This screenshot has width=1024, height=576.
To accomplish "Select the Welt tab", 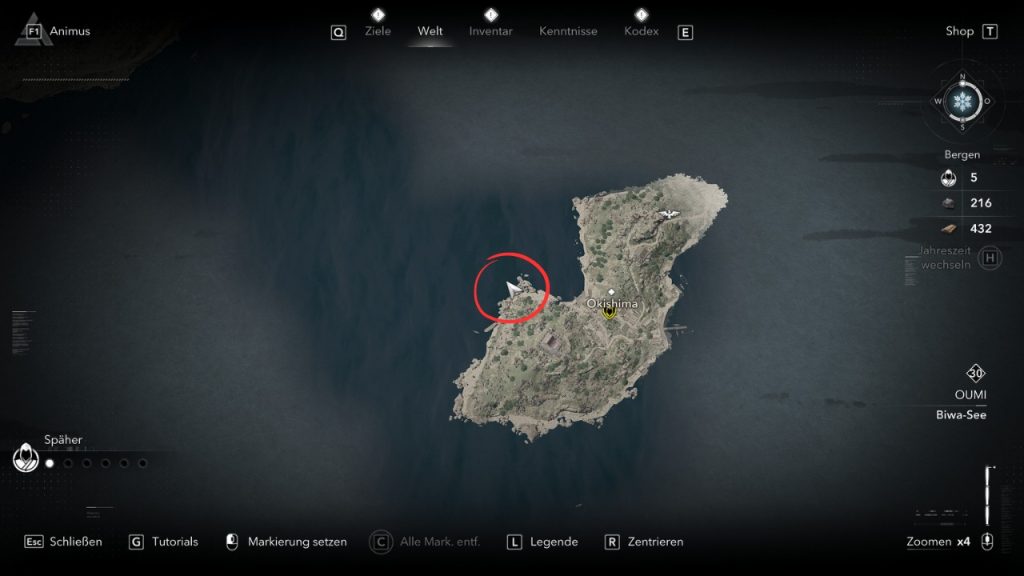I will 430,31.
